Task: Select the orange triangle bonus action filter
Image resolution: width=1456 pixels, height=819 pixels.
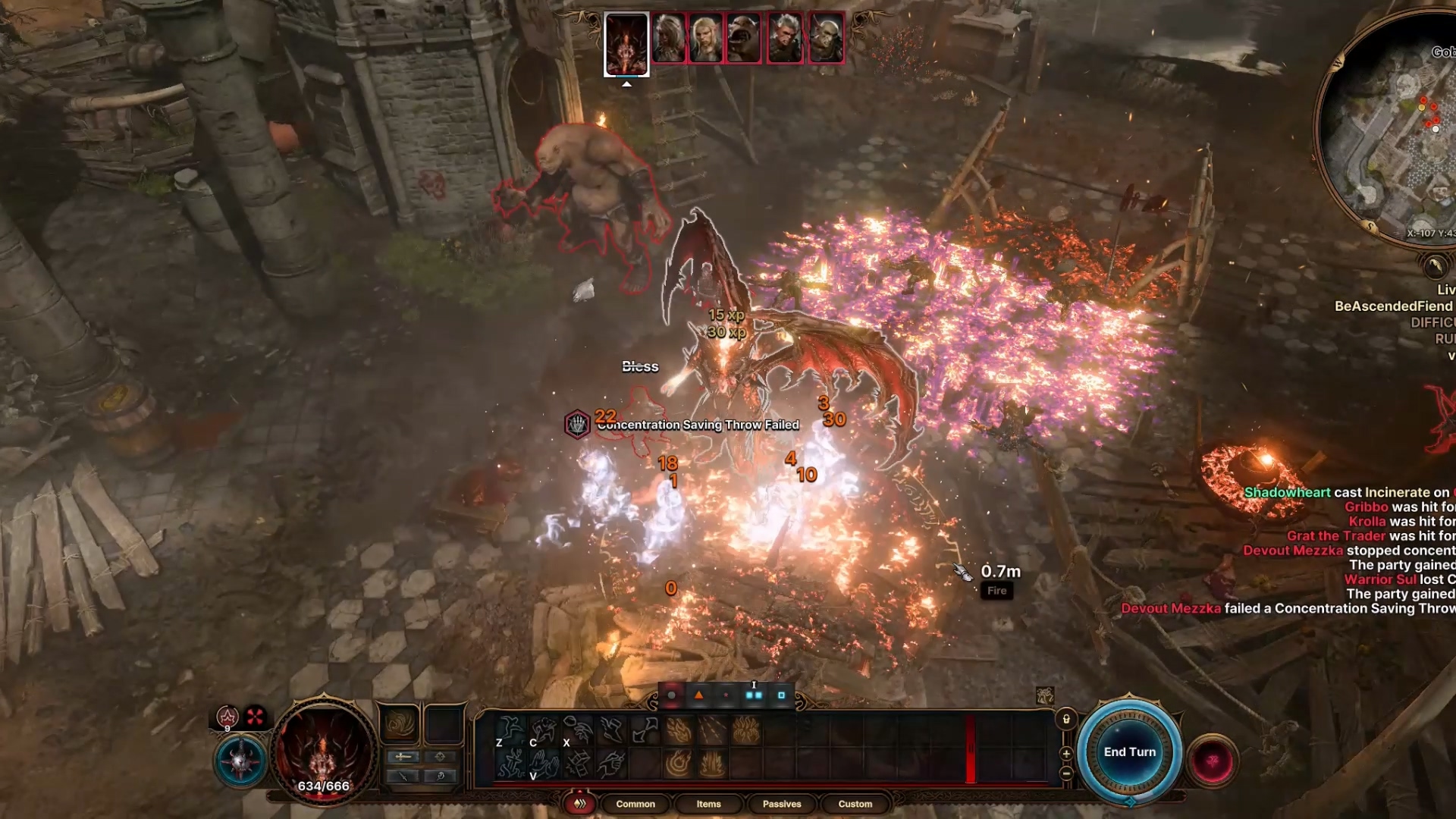Action: point(699,695)
